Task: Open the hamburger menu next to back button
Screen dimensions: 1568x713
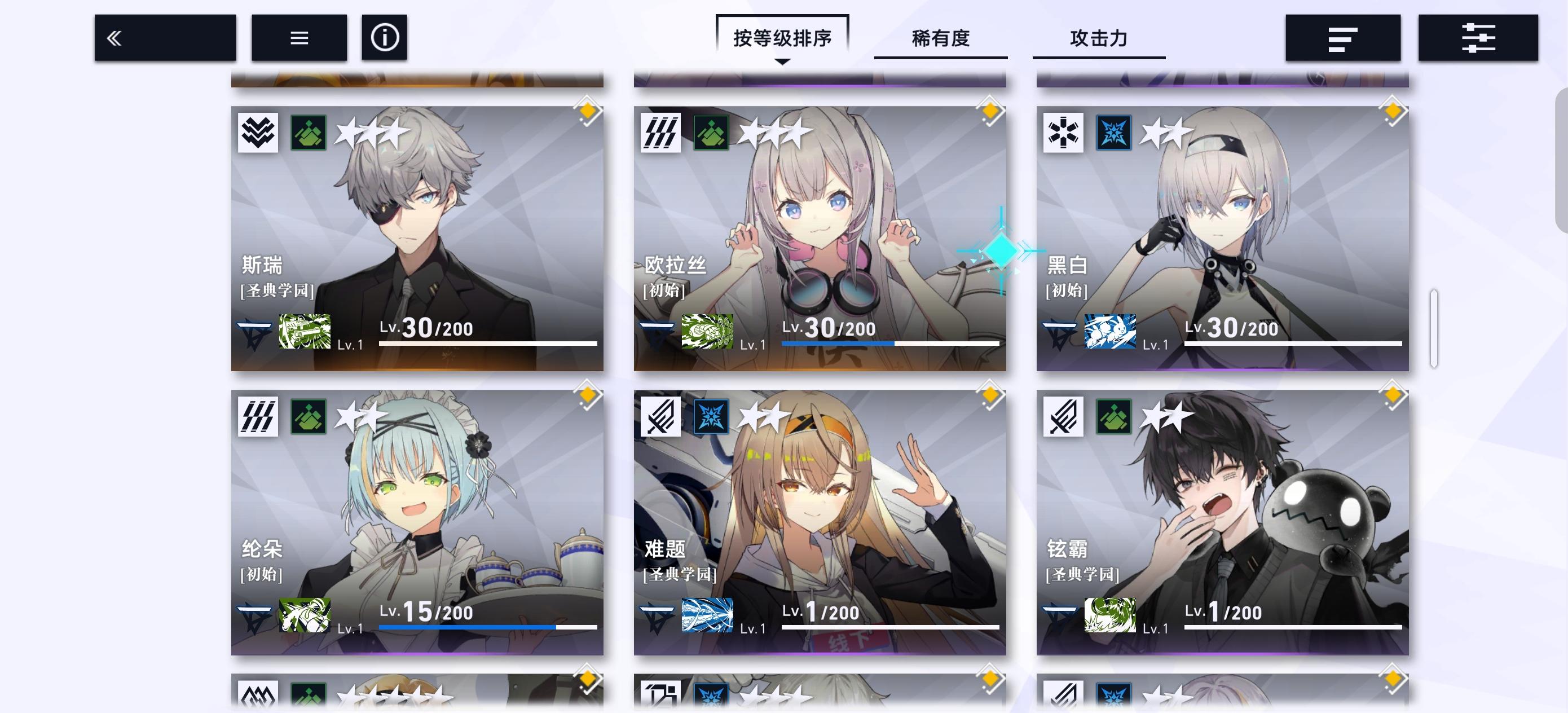Action: point(298,38)
